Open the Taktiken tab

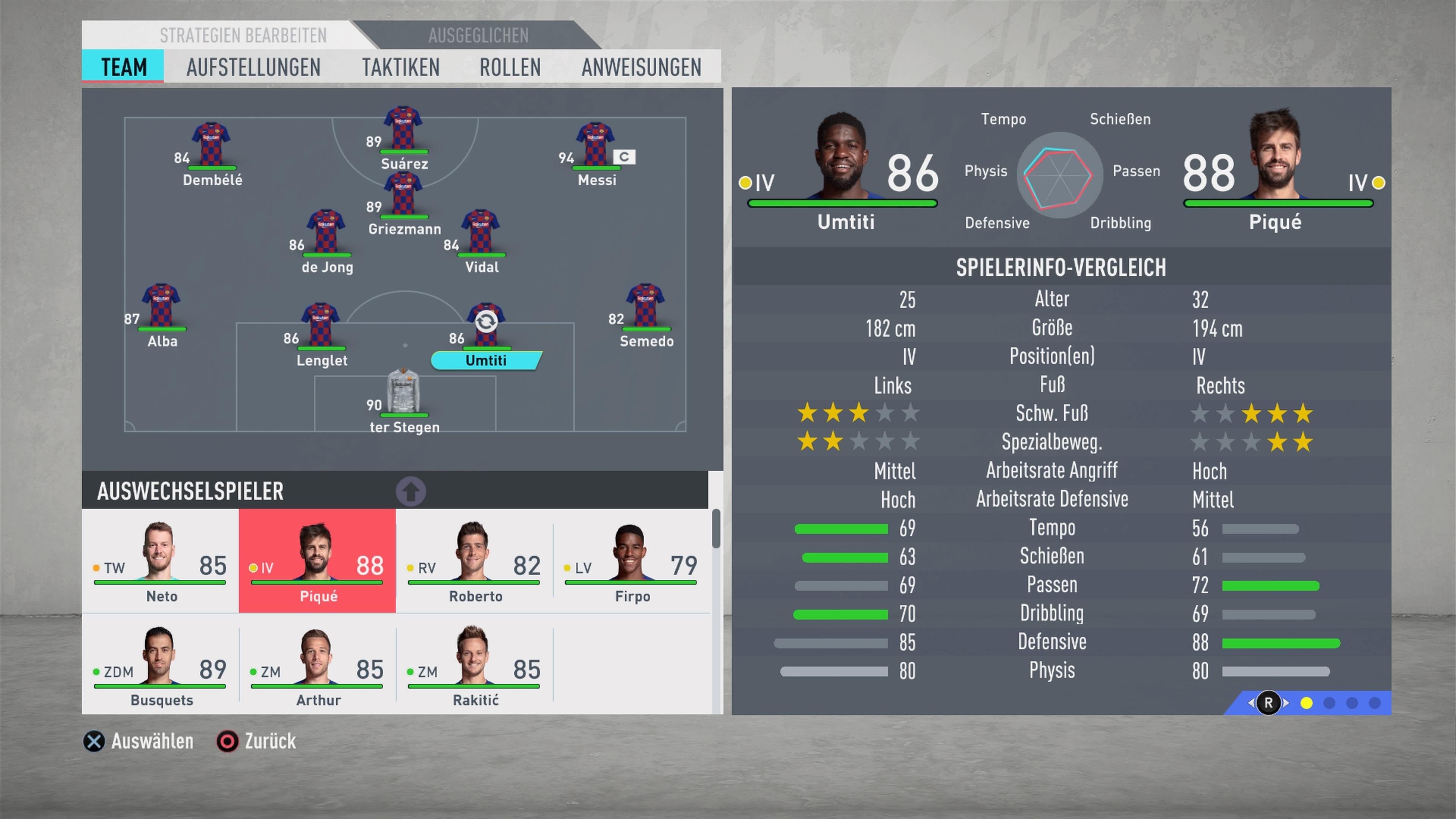[x=401, y=67]
